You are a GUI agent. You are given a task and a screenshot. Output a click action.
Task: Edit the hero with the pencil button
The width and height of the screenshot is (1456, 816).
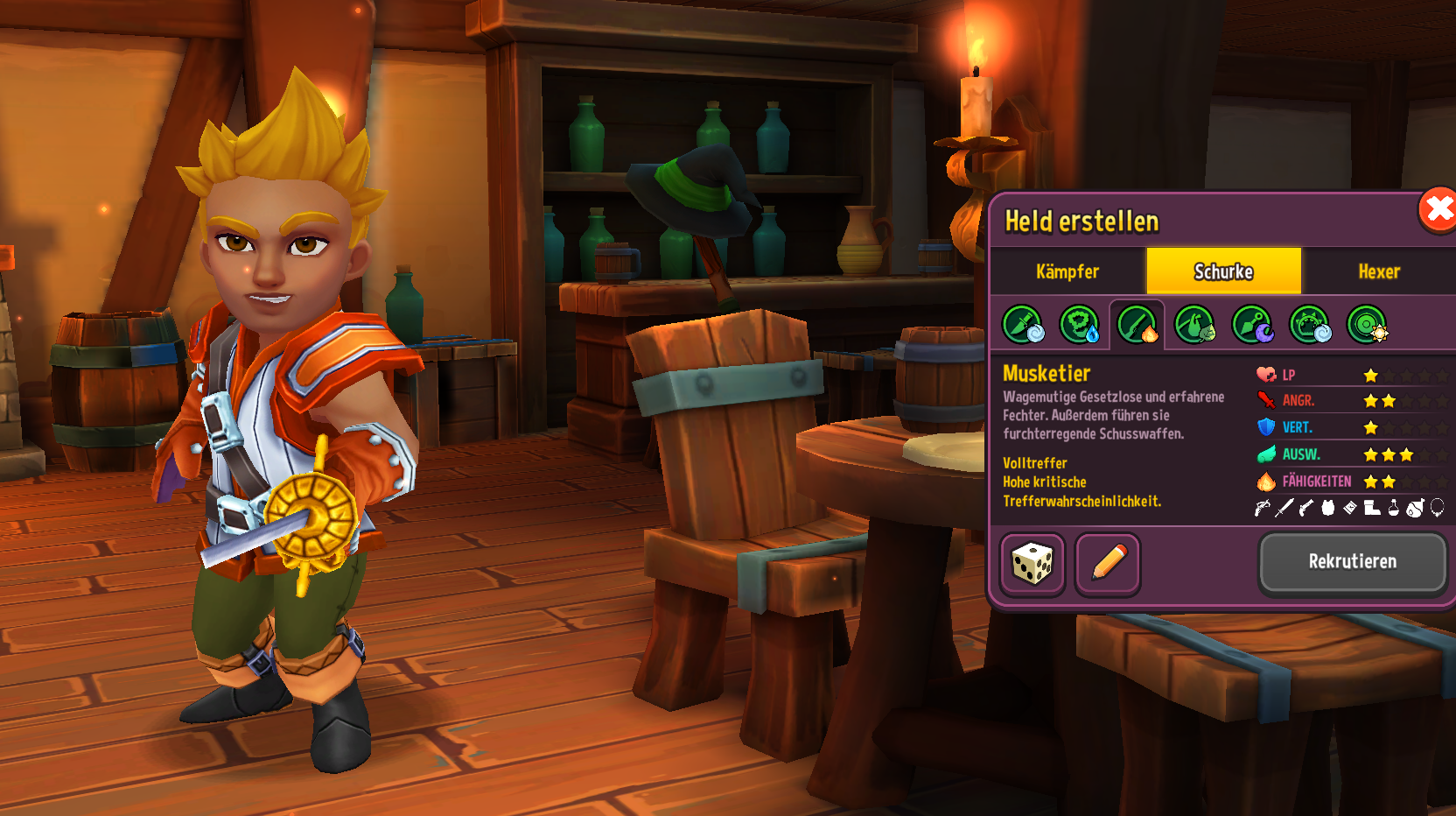[x=1108, y=563]
